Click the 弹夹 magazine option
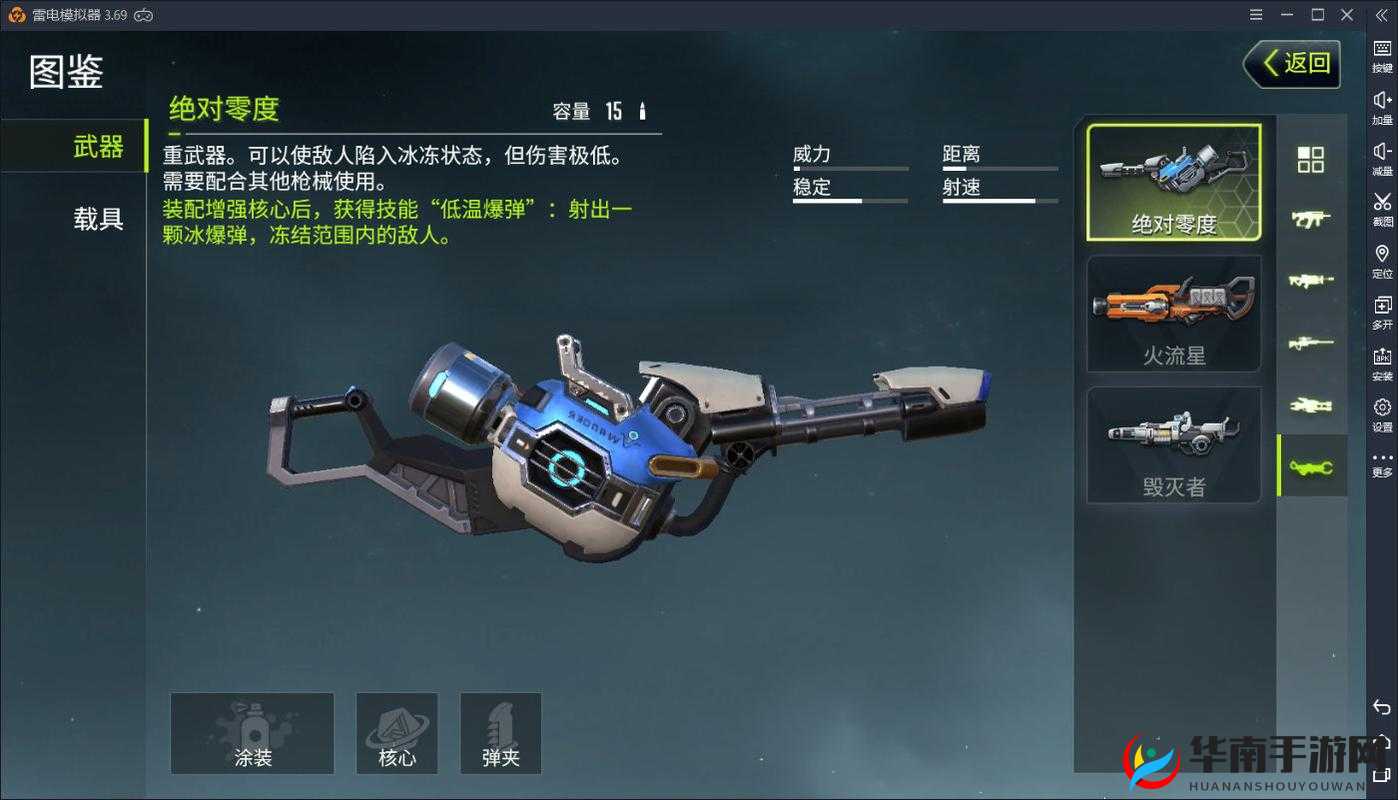 [x=500, y=733]
